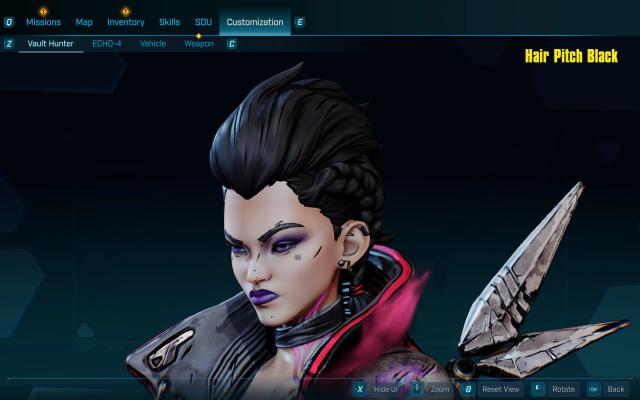Open the Inventory tab
Screen dimensions: 640x400
pyautogui.click(x=126, y=22)
